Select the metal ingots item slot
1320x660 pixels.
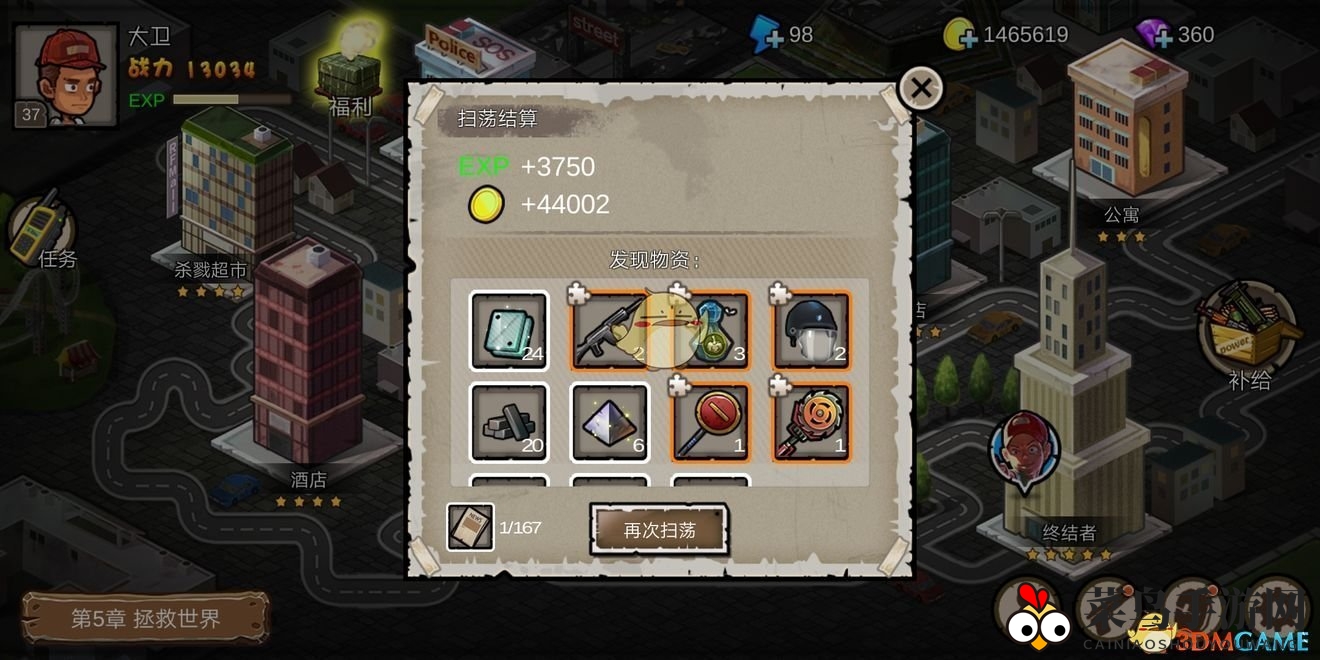[x=509, y=422]
